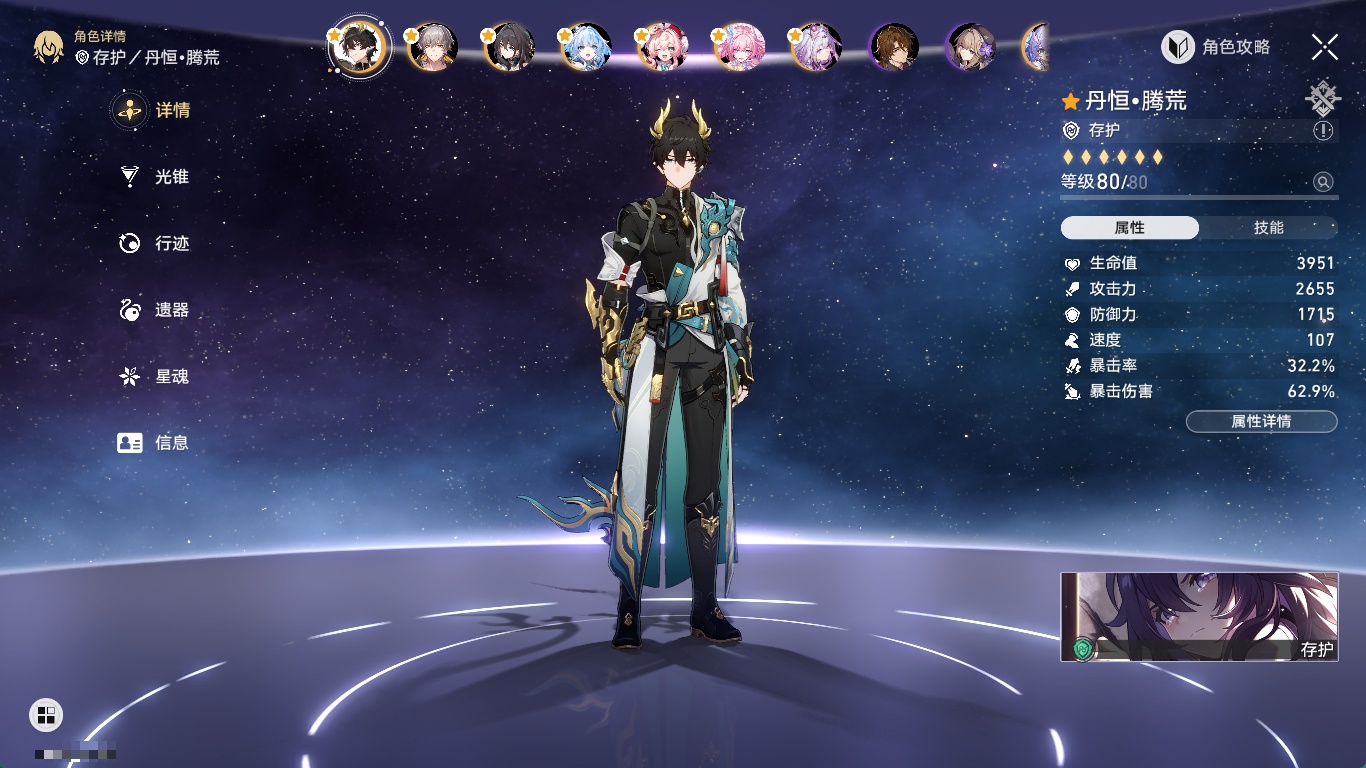1366x768 pixels.
Task: Select the grey-haired character portrait
Action: [432, 47]
